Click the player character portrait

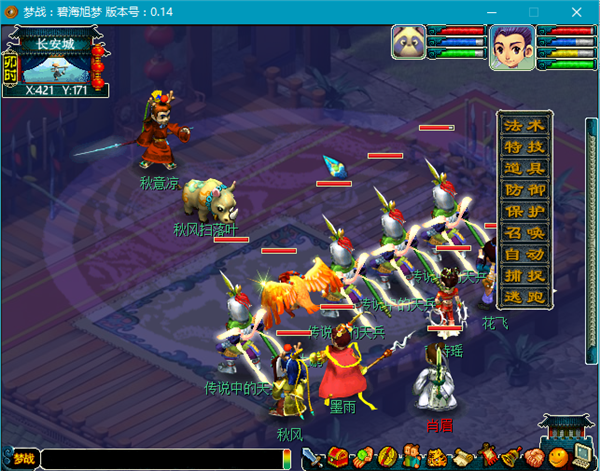(x=510, y=47)
